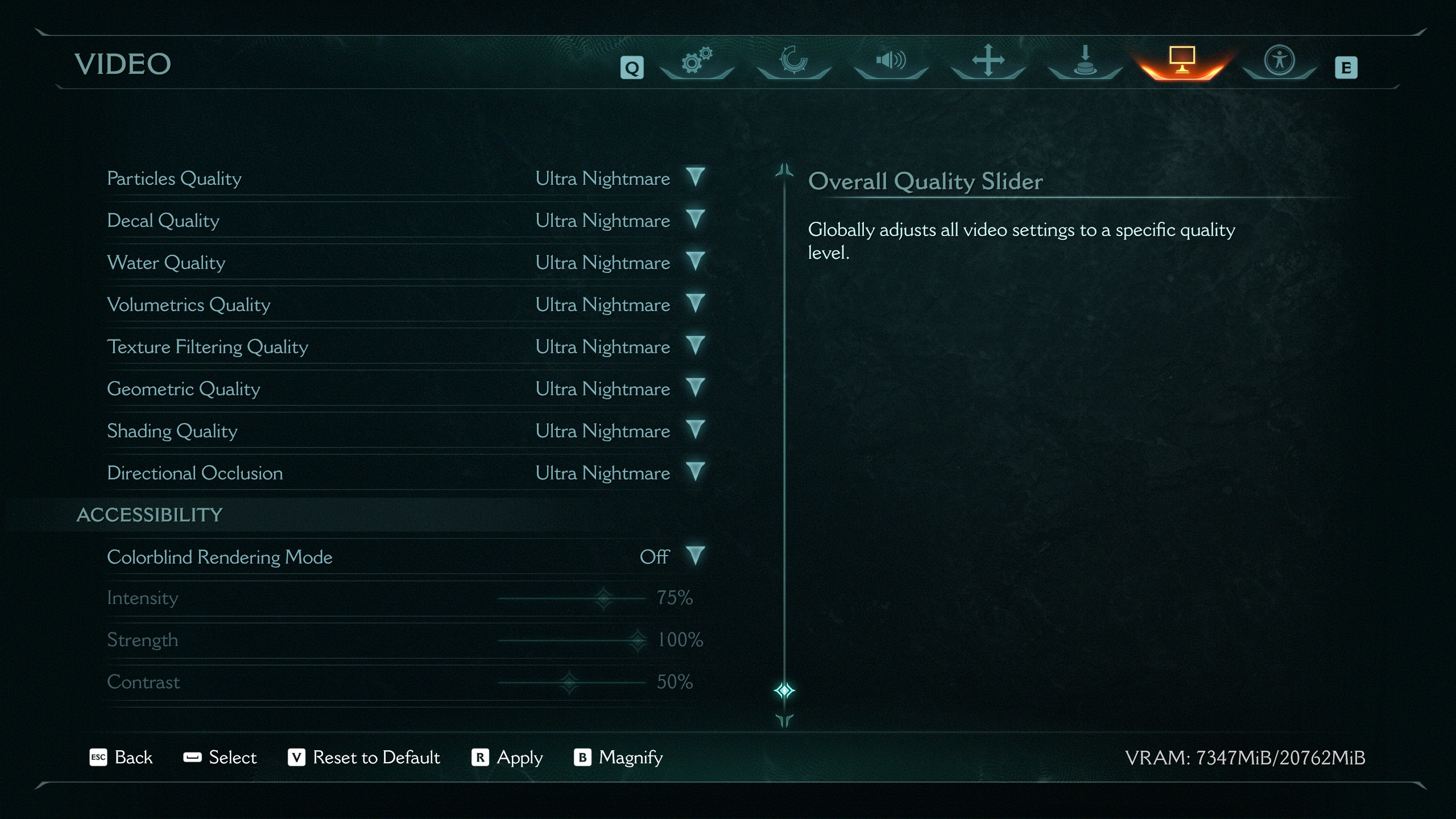Image resolution: width=1456 pixels, height=819 pixels.
Task: Apply the video settings
Action: pyautogui.click(x=507, y=758)
